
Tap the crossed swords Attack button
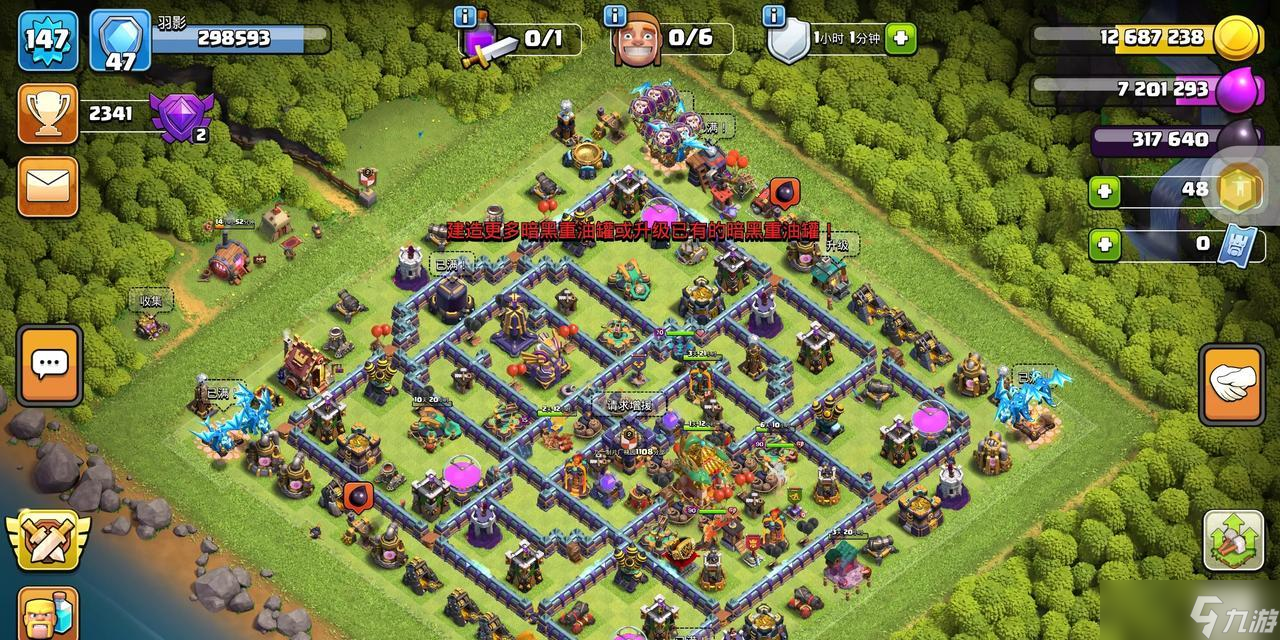click(47, 539)
